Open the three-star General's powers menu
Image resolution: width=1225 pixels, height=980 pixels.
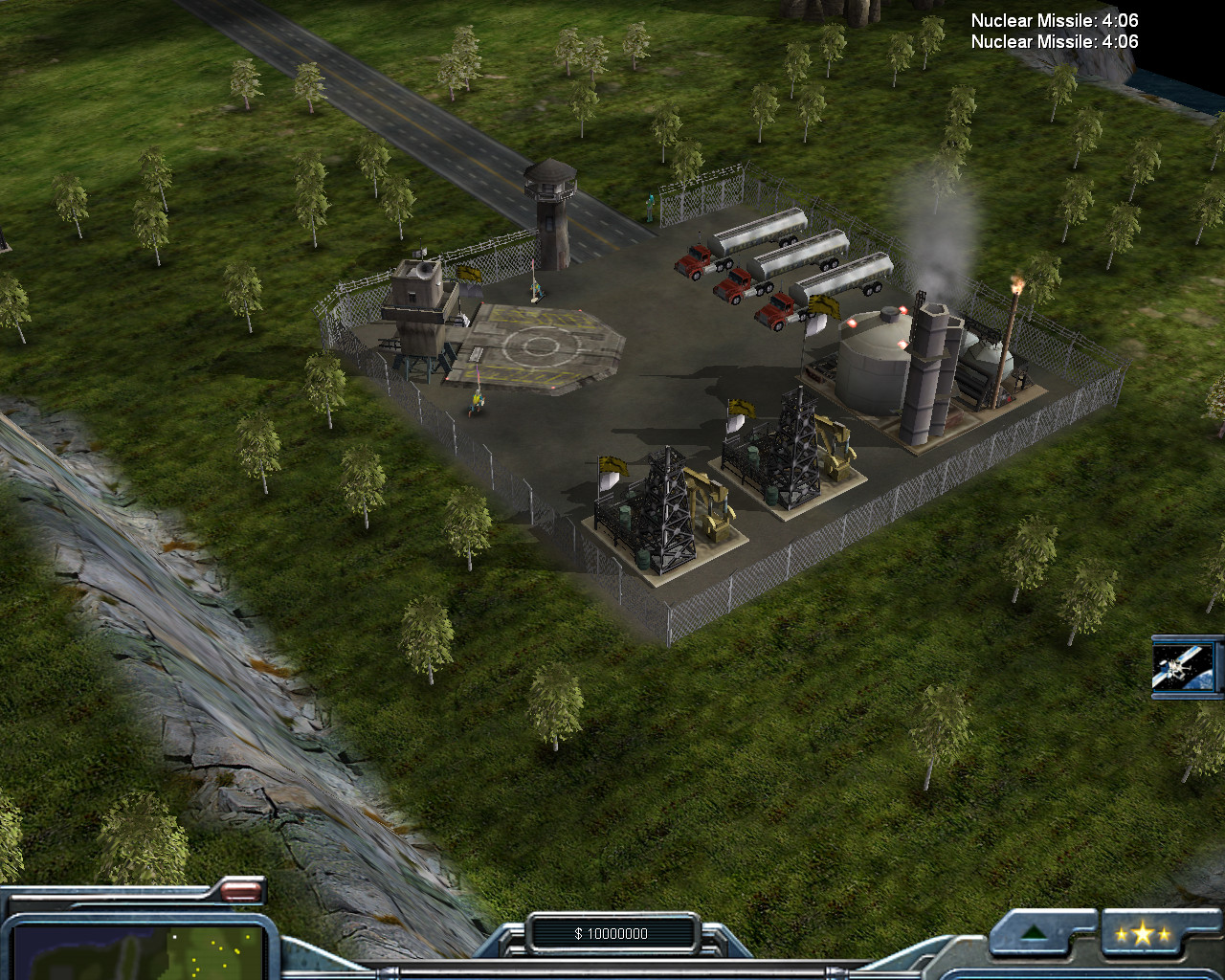point(1142,935)
